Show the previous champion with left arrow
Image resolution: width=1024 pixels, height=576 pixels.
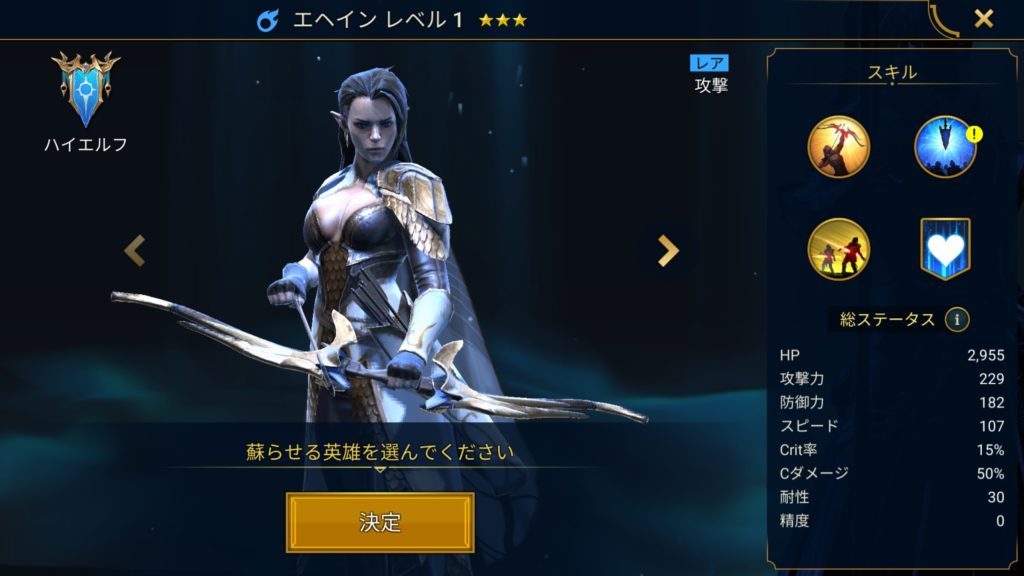[x=135, y=251]
